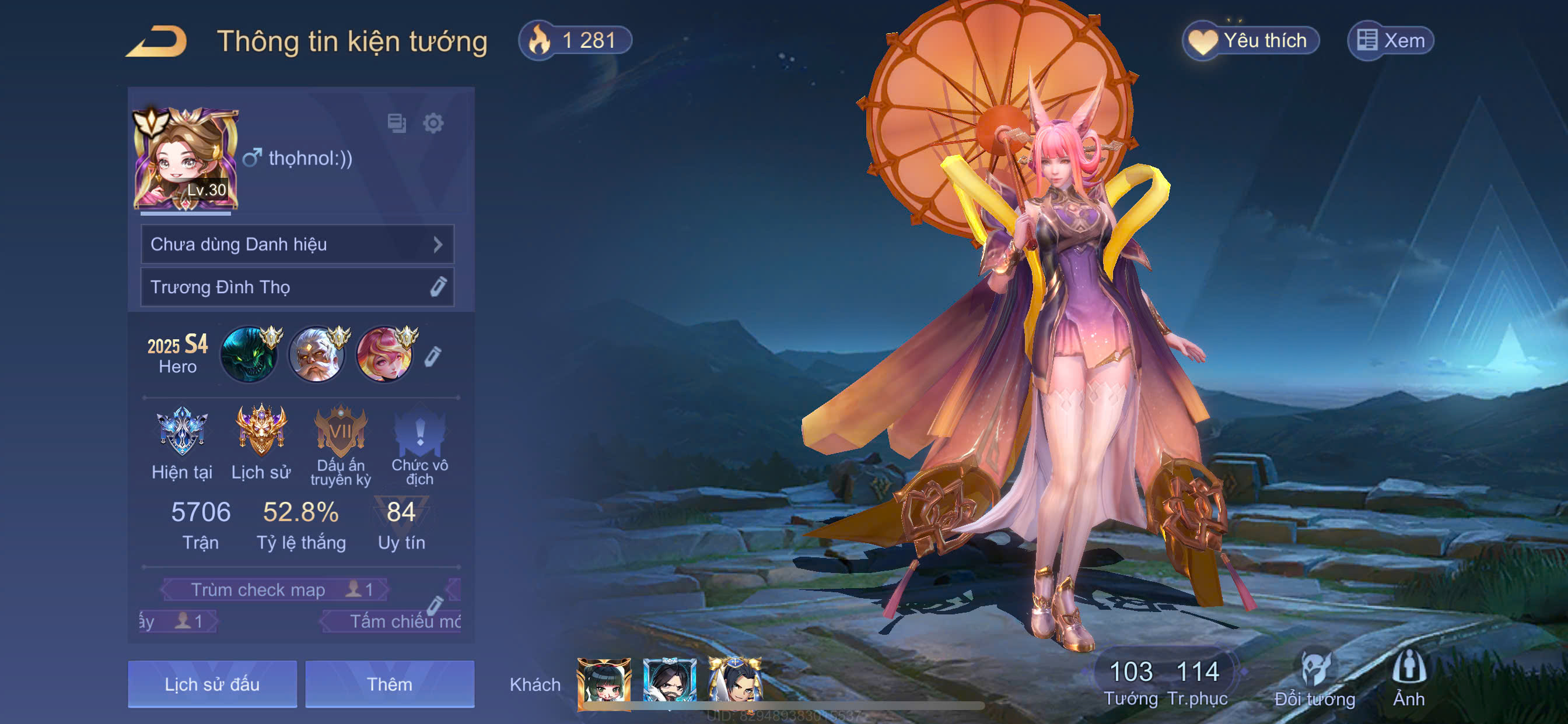This screenshot has height=724, width=1568.
Task: Click the Thêm button
Action: coord(390,684)
